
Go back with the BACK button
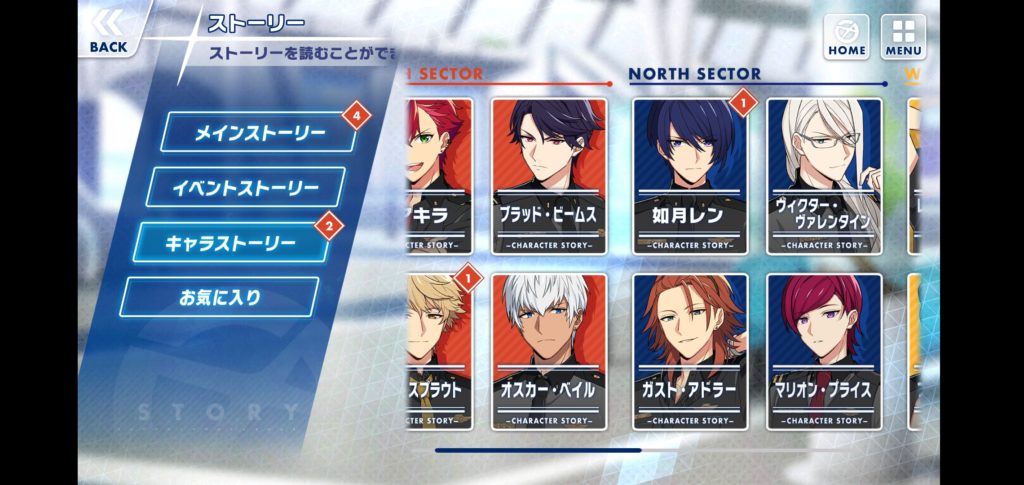[x=108, y=32]
